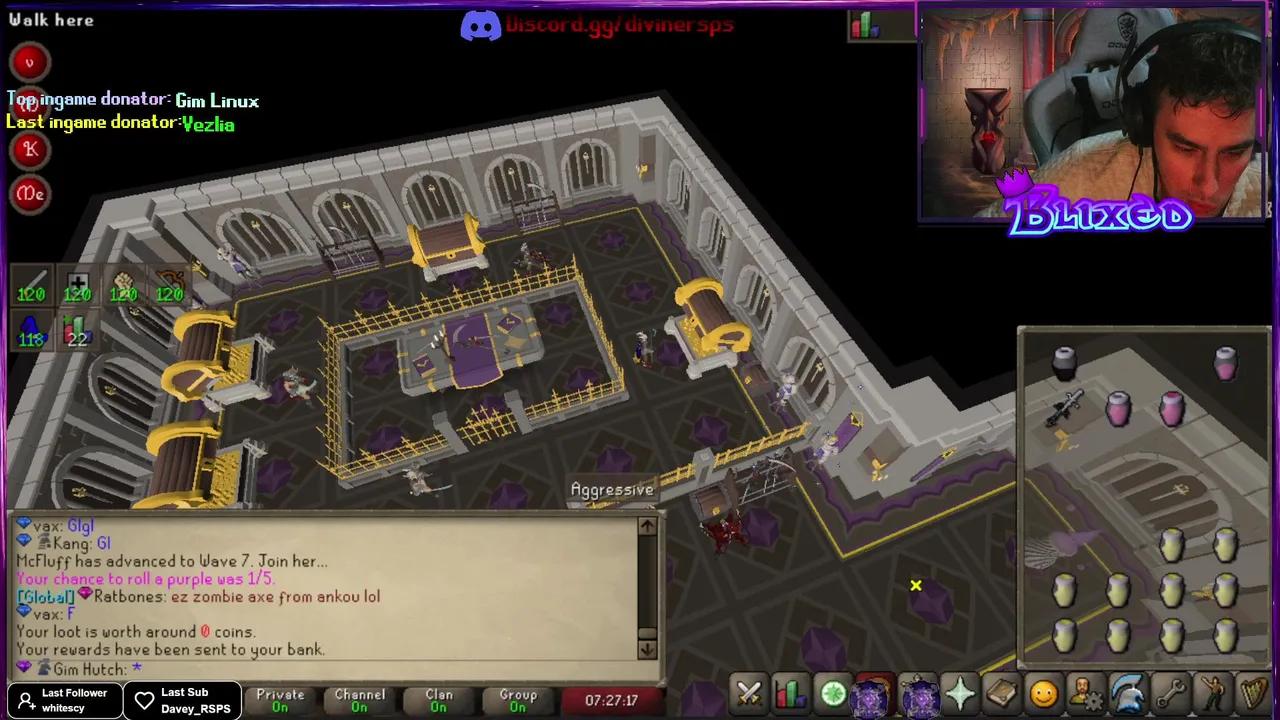This screenshot has width=1280, height=720.
Task: Click the 07:27:17 stopwatch timer
Action: pyautogui.click(x=611, y=700)
